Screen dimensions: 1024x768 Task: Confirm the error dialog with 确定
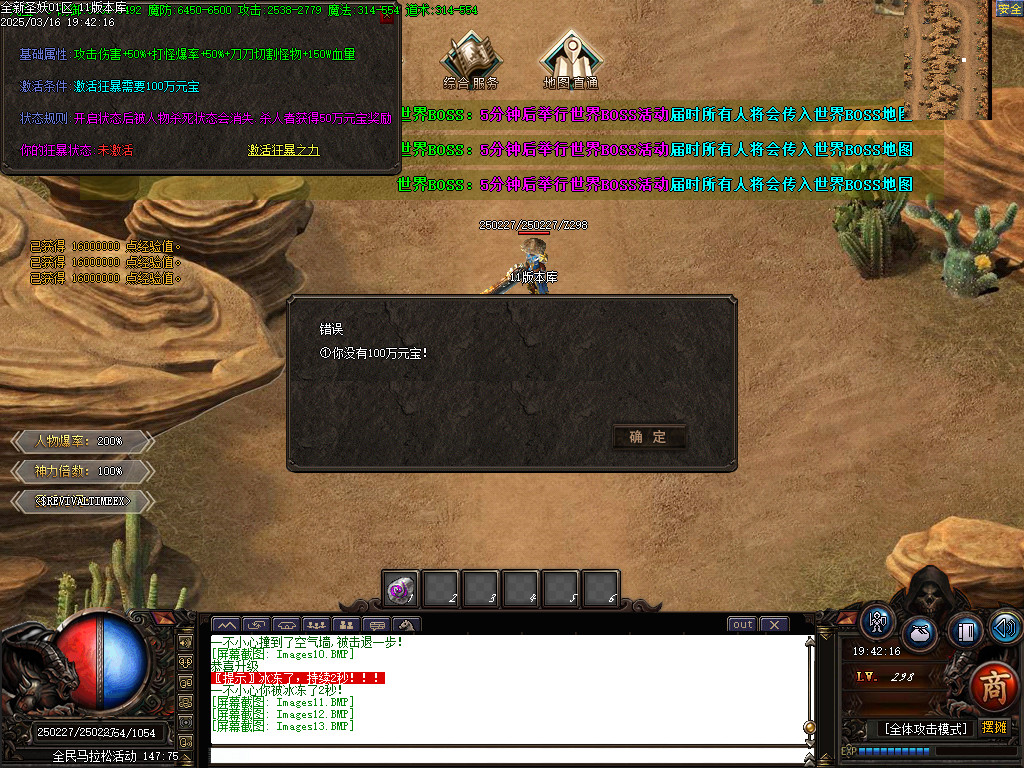[x=648, y=437]
